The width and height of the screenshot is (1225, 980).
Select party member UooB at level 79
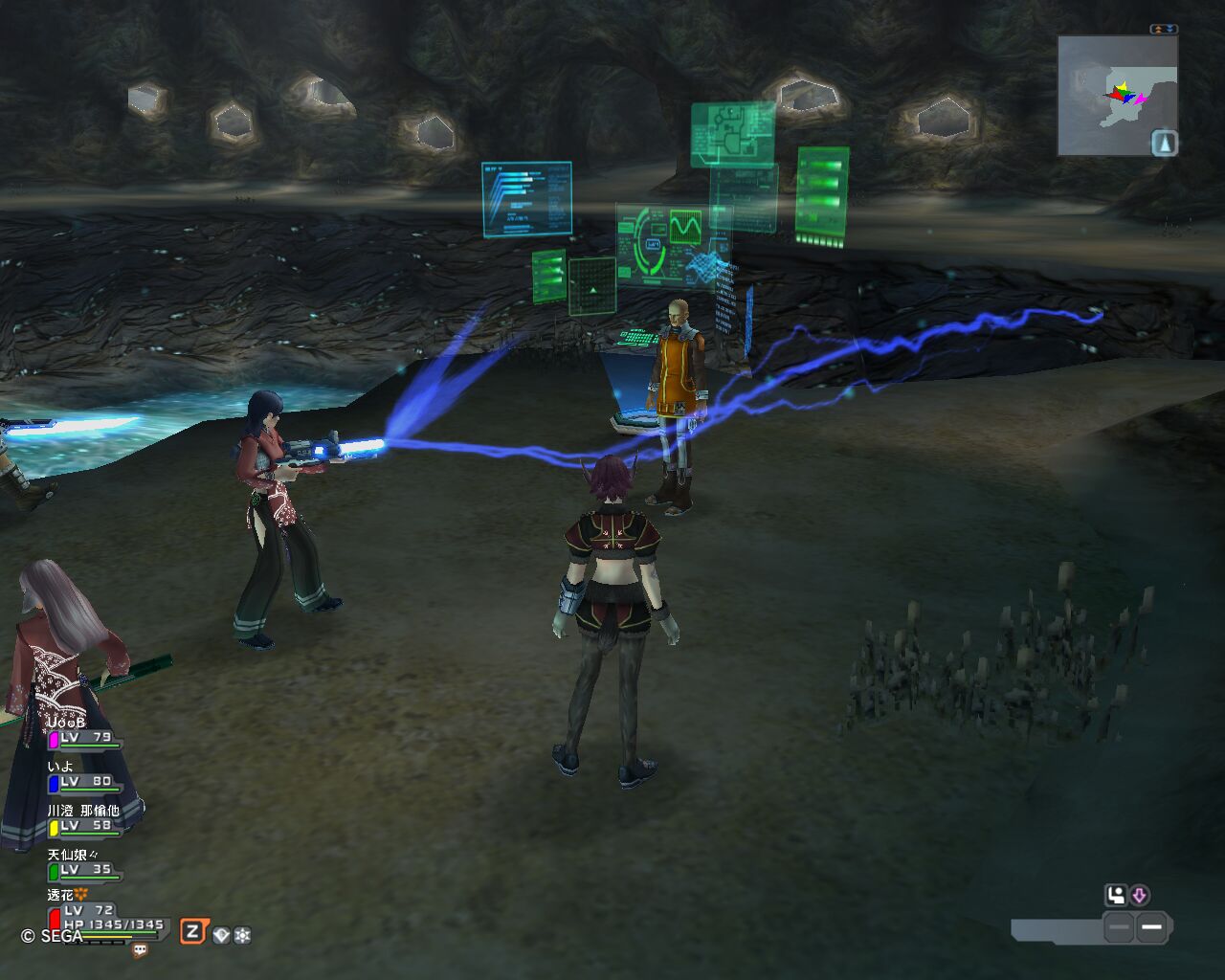click(84, 738)
